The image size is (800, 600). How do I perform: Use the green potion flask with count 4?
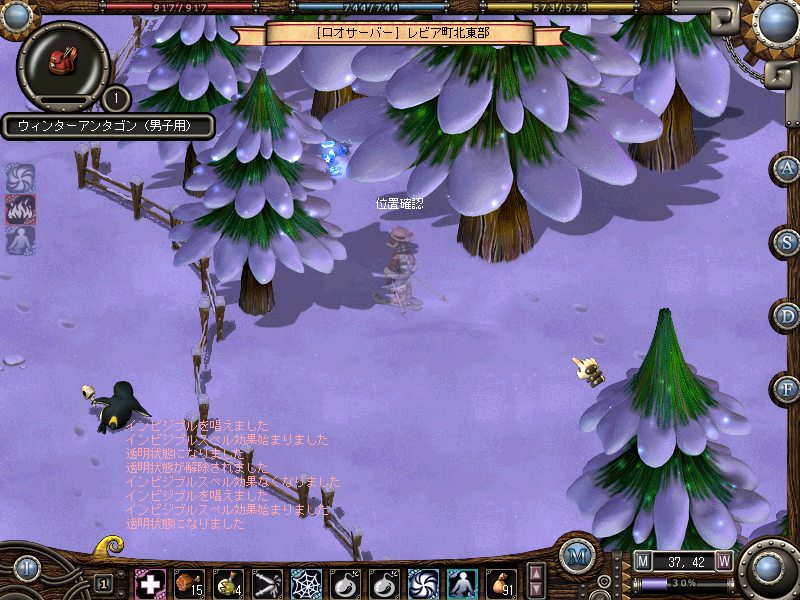[228, 583]
